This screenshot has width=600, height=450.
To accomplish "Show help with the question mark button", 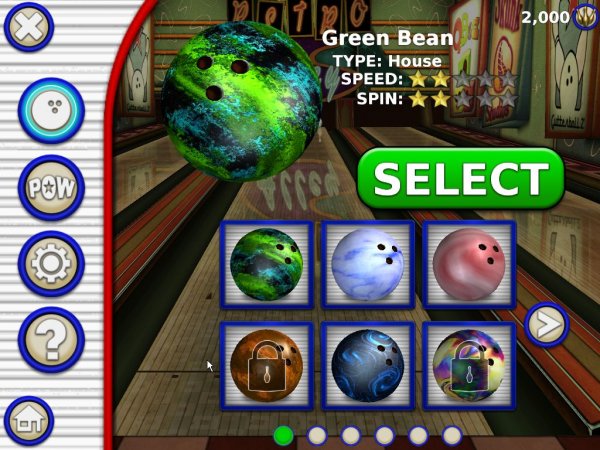I will click(x=51, y=339).
